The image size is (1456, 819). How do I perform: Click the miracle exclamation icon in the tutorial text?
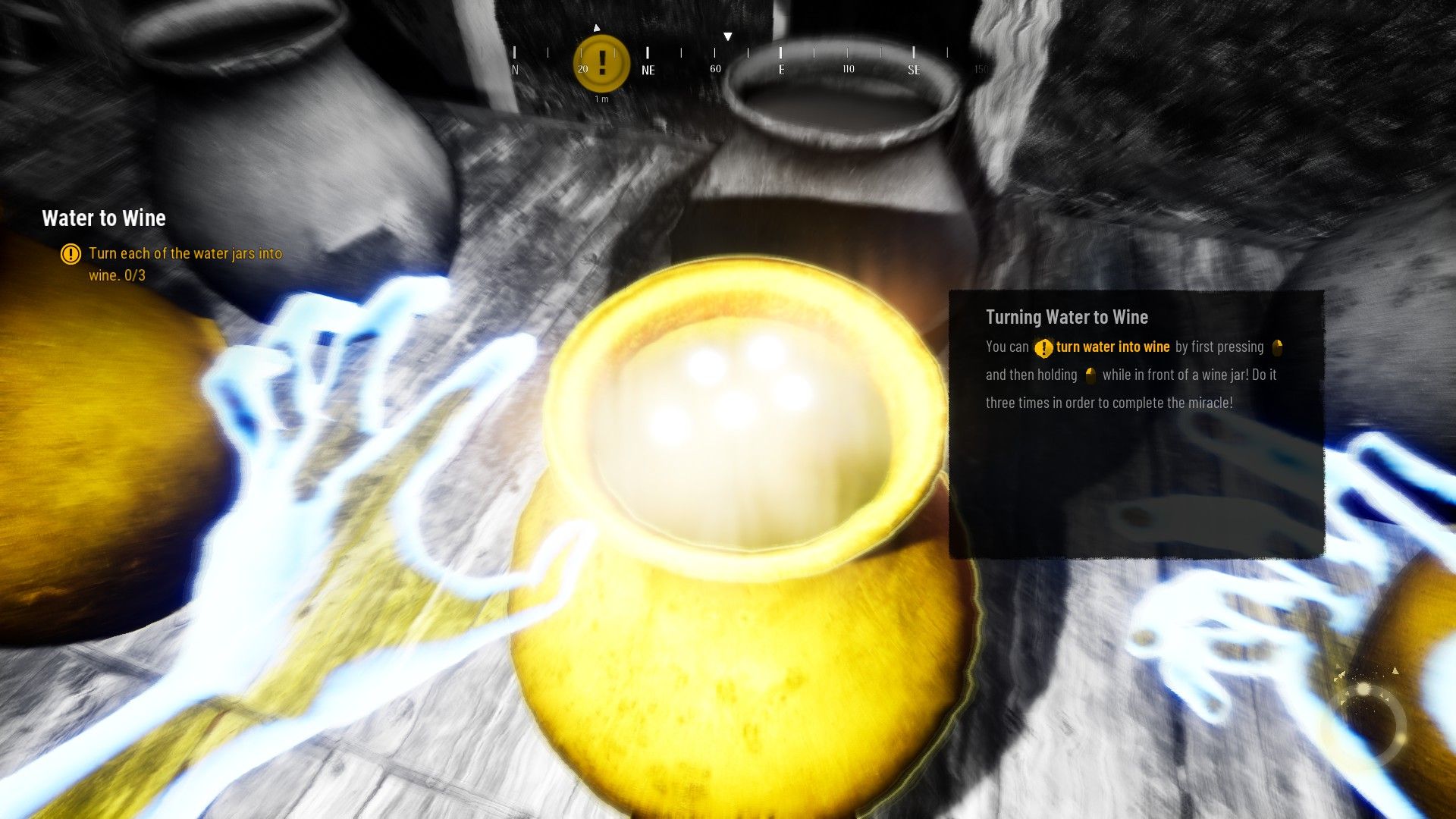click(1043, 347)
